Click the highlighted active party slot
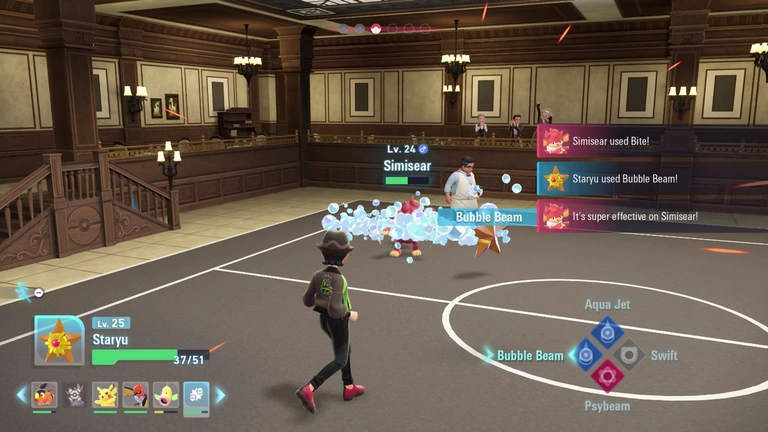Viewport: 768px width, 432px height. point(196,397)
